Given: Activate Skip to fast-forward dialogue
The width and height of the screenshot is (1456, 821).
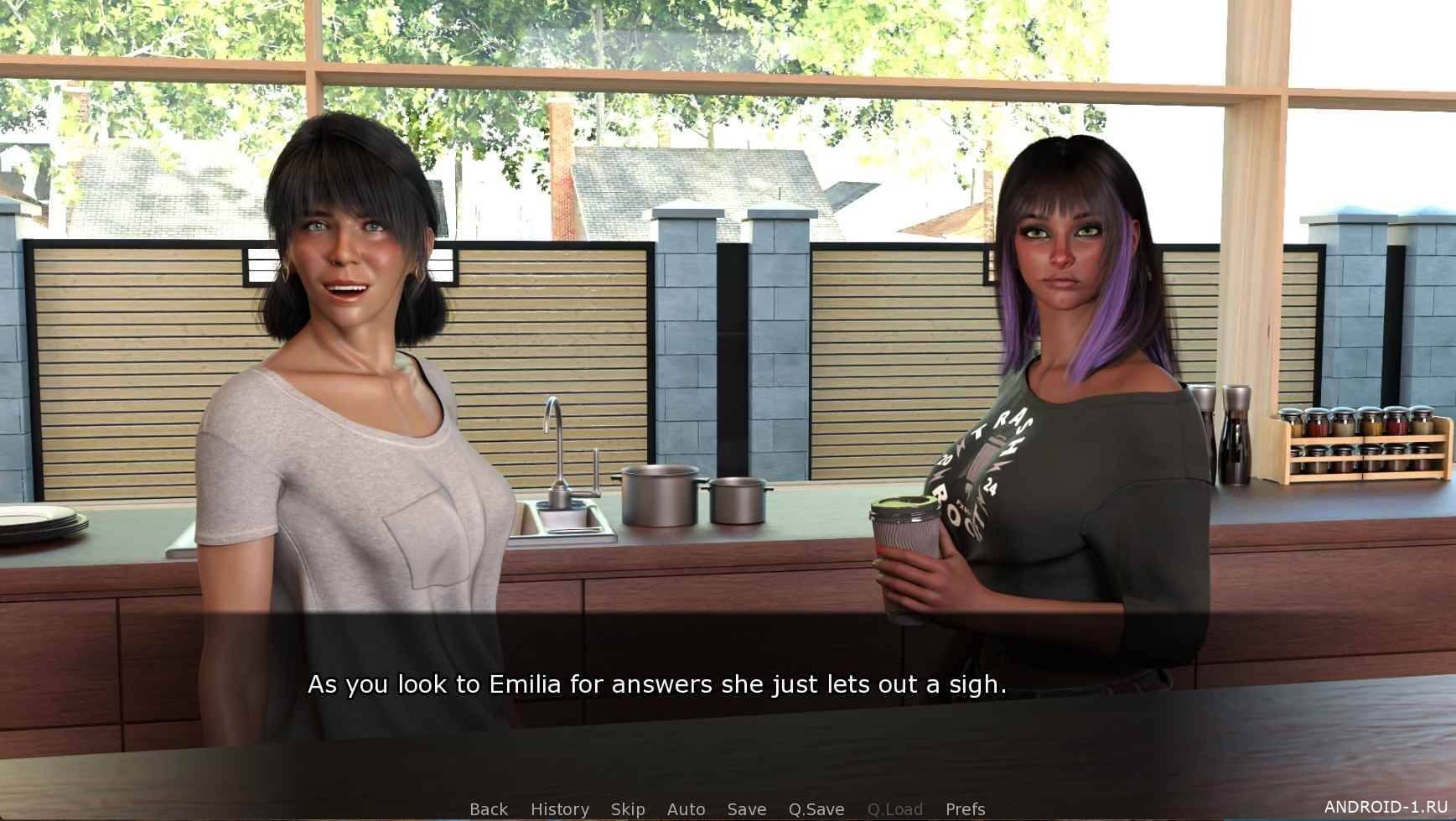Looking at the screenshot, I should coord(628,809).
